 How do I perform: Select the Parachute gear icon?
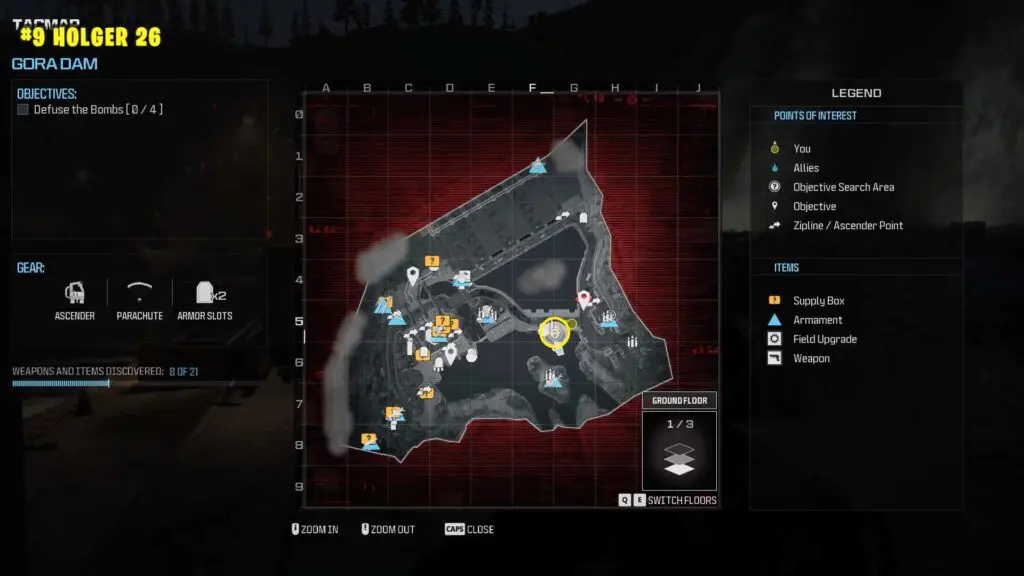point(139,293)
